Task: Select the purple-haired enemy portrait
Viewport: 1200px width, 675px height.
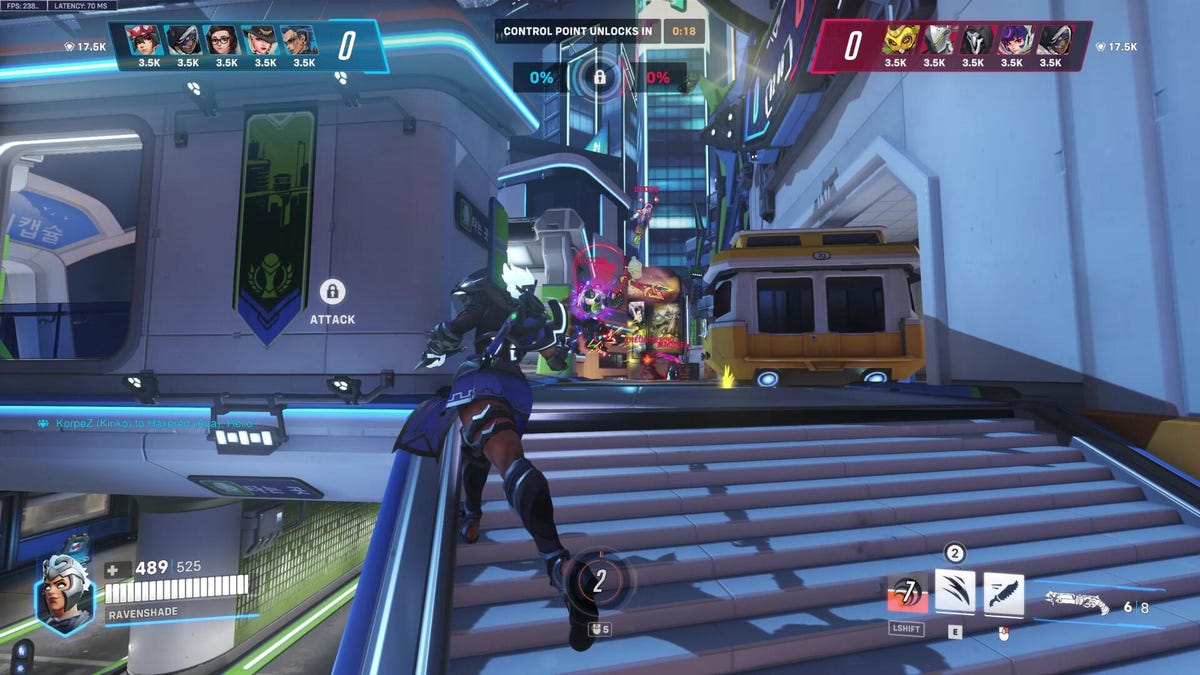Action: coord(1011,40)
